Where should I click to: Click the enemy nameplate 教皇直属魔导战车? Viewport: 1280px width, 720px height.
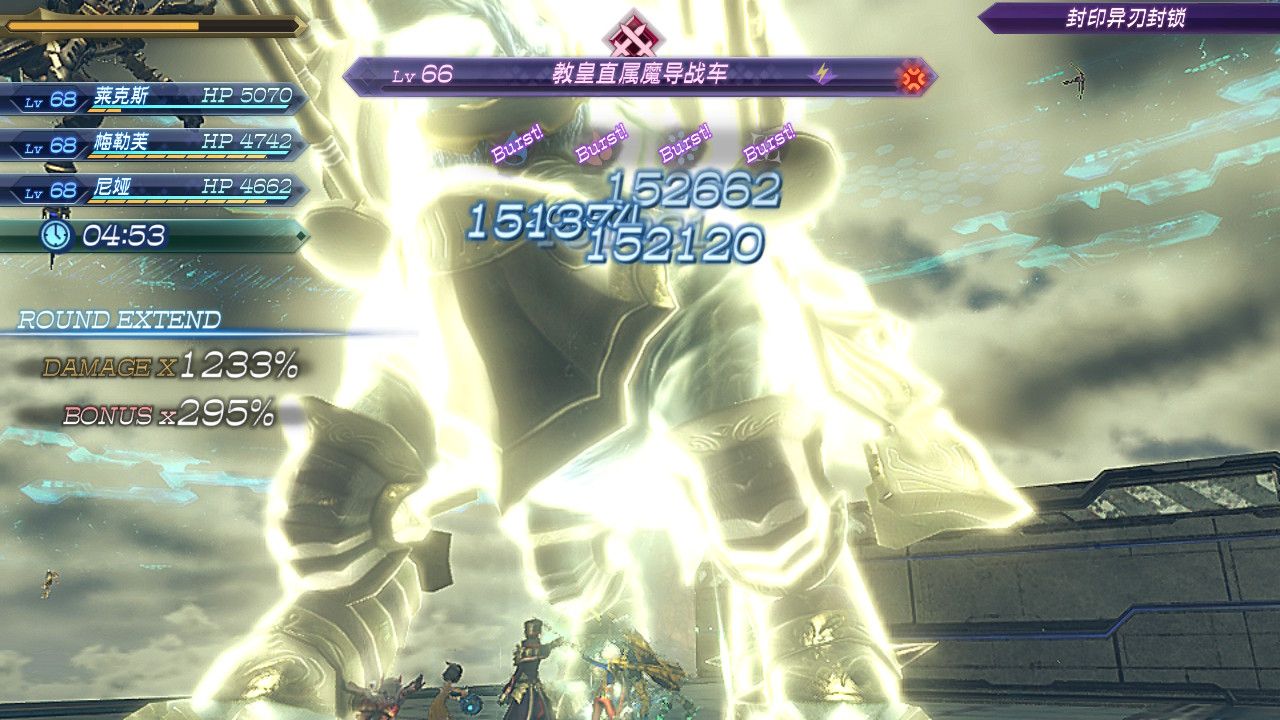click(x=640, y=75)
